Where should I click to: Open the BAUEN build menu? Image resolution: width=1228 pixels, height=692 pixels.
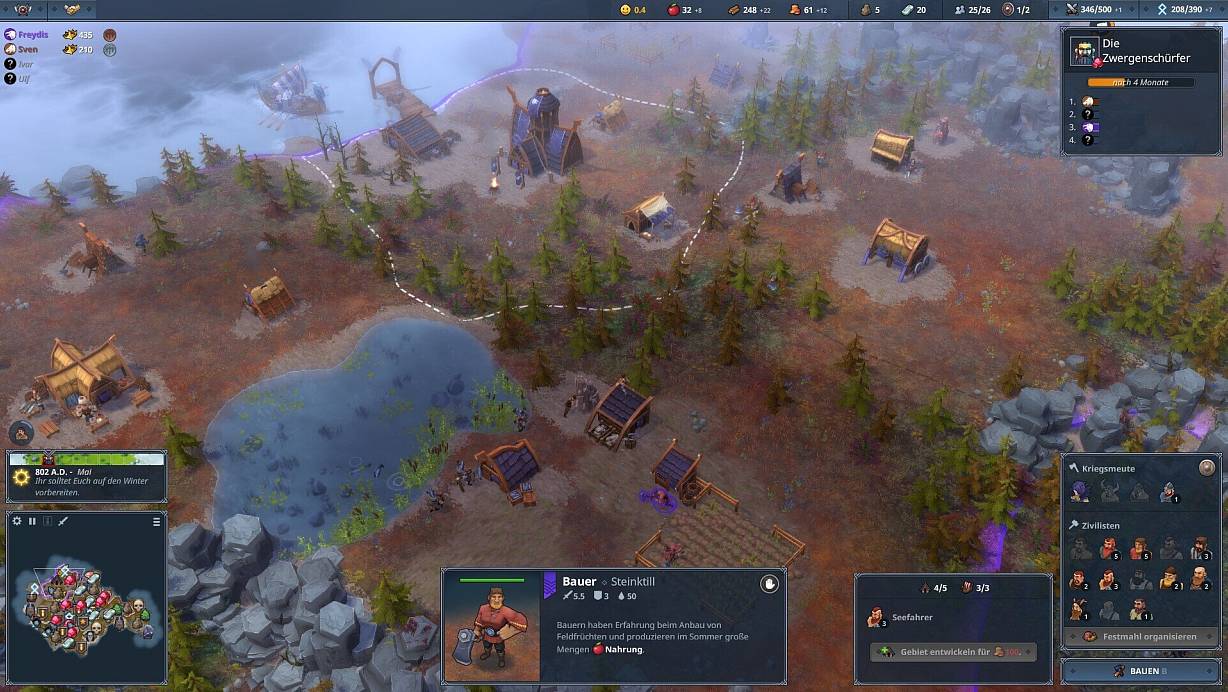[1140, 671]
